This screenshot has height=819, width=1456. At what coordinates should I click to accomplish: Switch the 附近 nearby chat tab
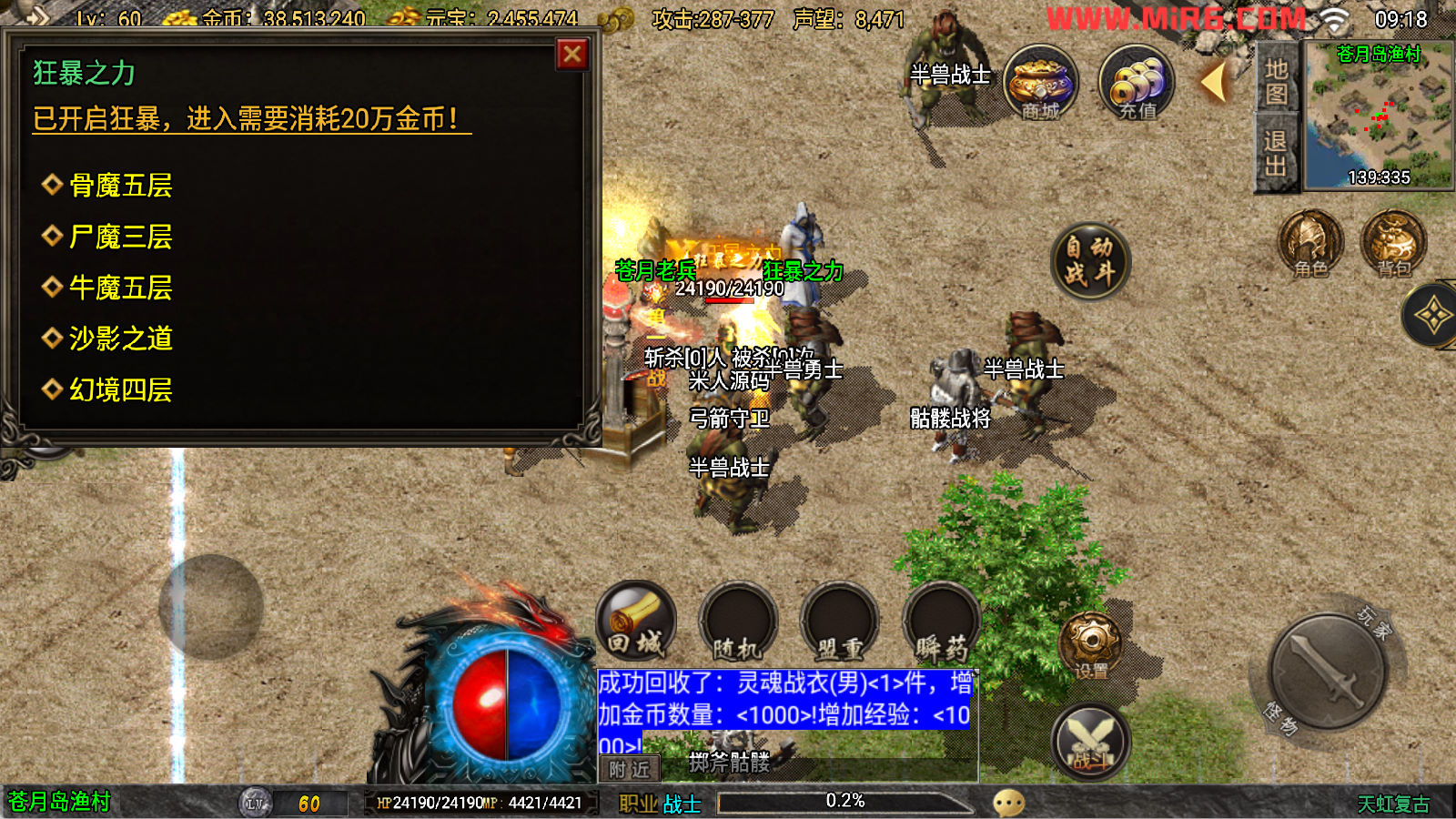629,769
